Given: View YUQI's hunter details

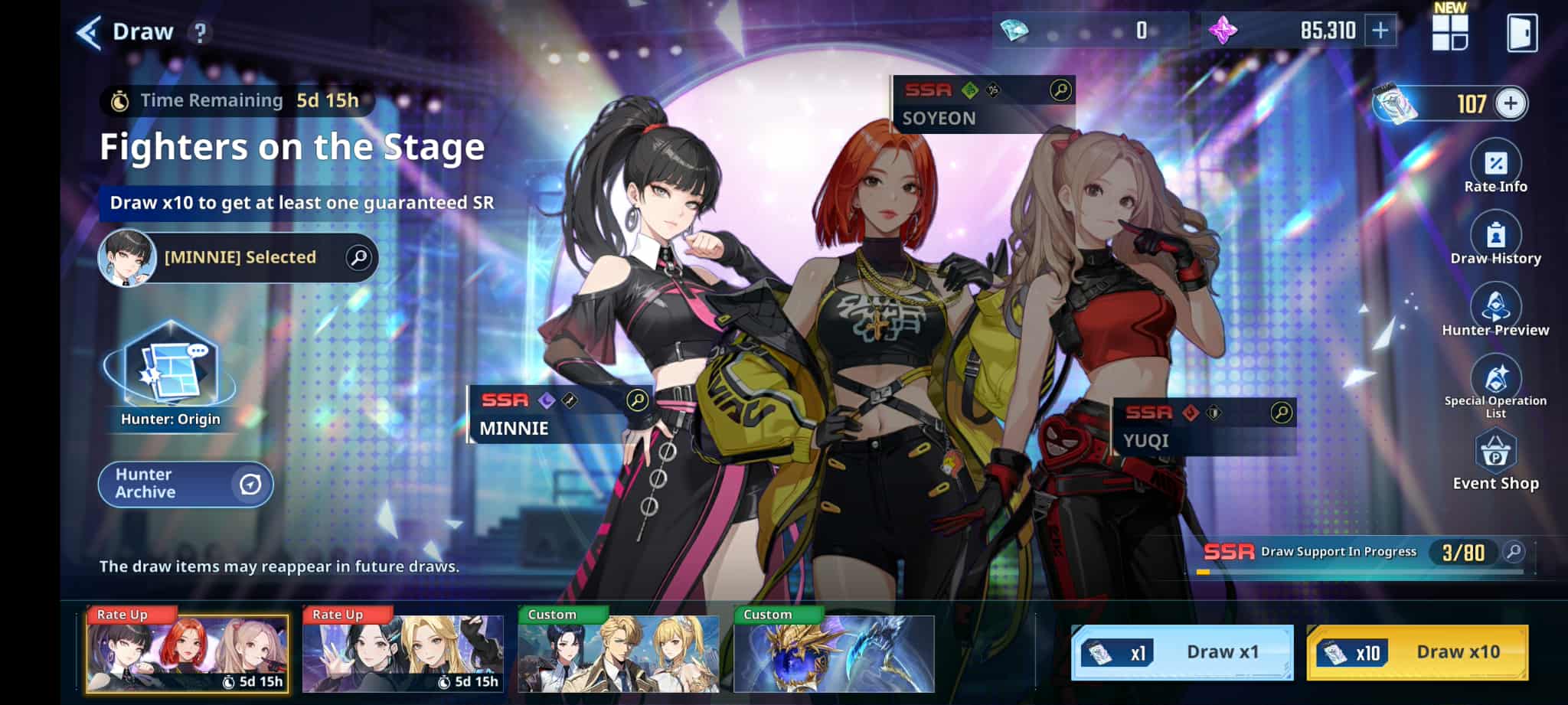Looking at the screenshot, I should pos(1281,413).
